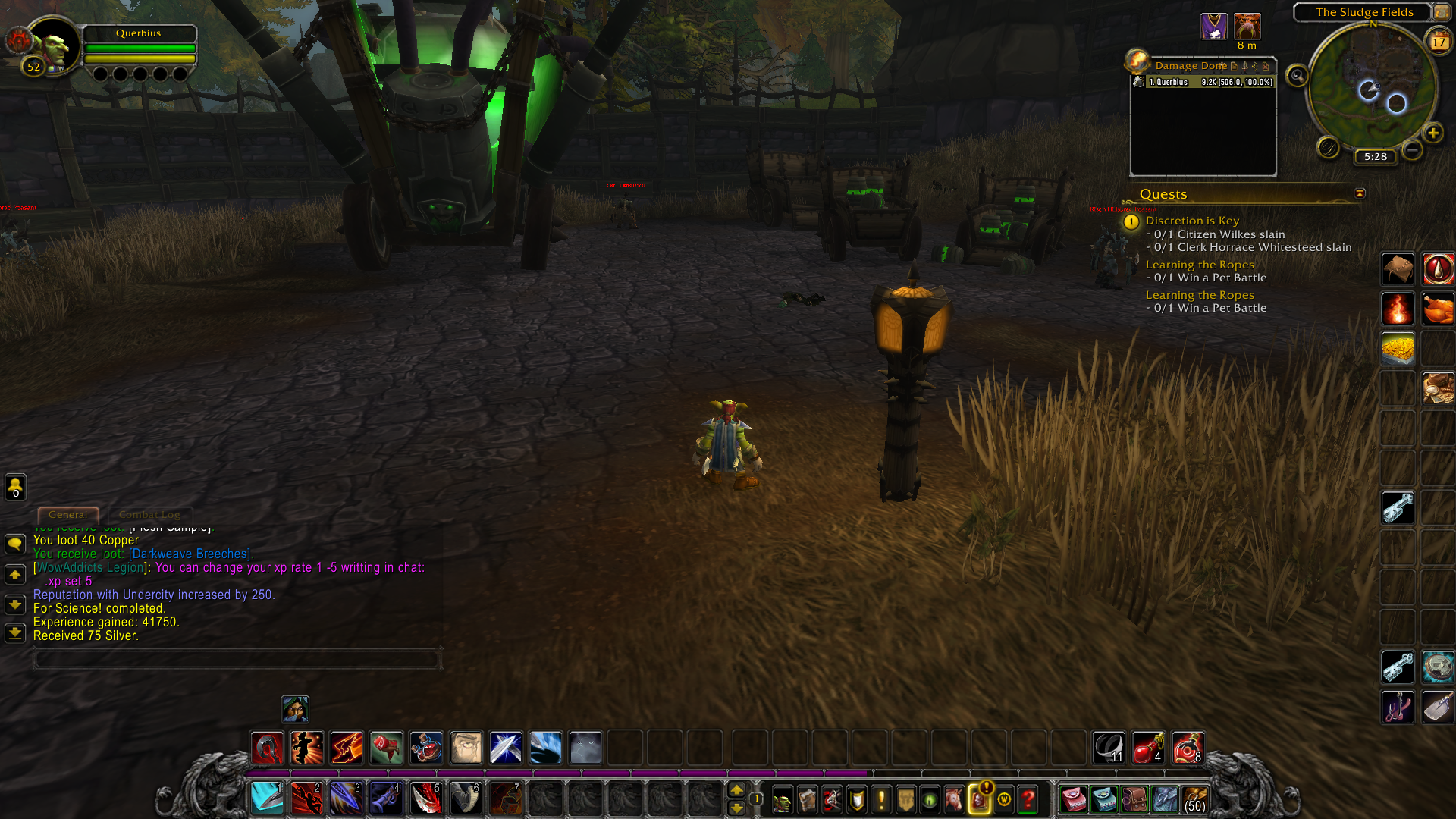Open the clock showing 5:28
The height and width of the screenshot is (819, 1456).
tap(1375, 157)
